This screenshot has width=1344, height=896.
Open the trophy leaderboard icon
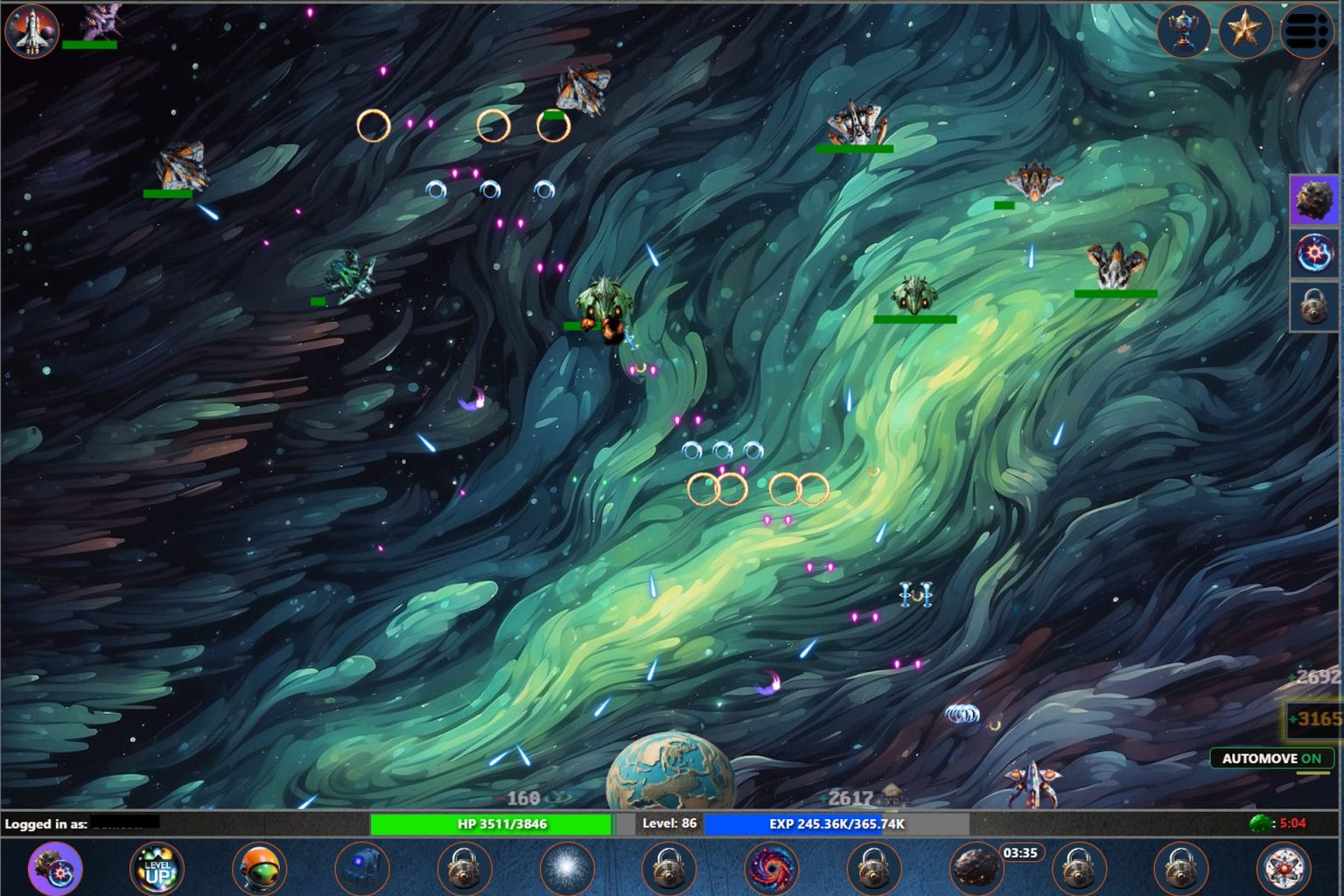tap(1183, 31)
